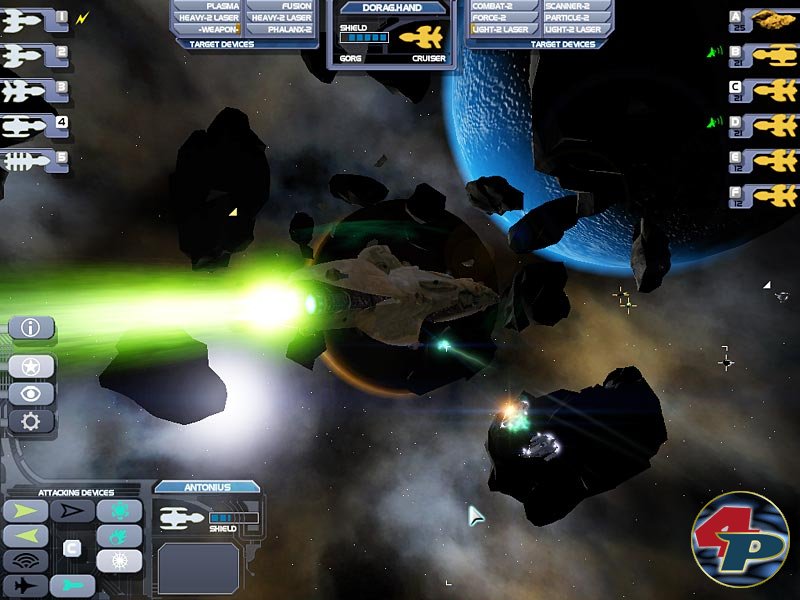Select fleet ship number 4
800x600 pixels.
(34, 126)
